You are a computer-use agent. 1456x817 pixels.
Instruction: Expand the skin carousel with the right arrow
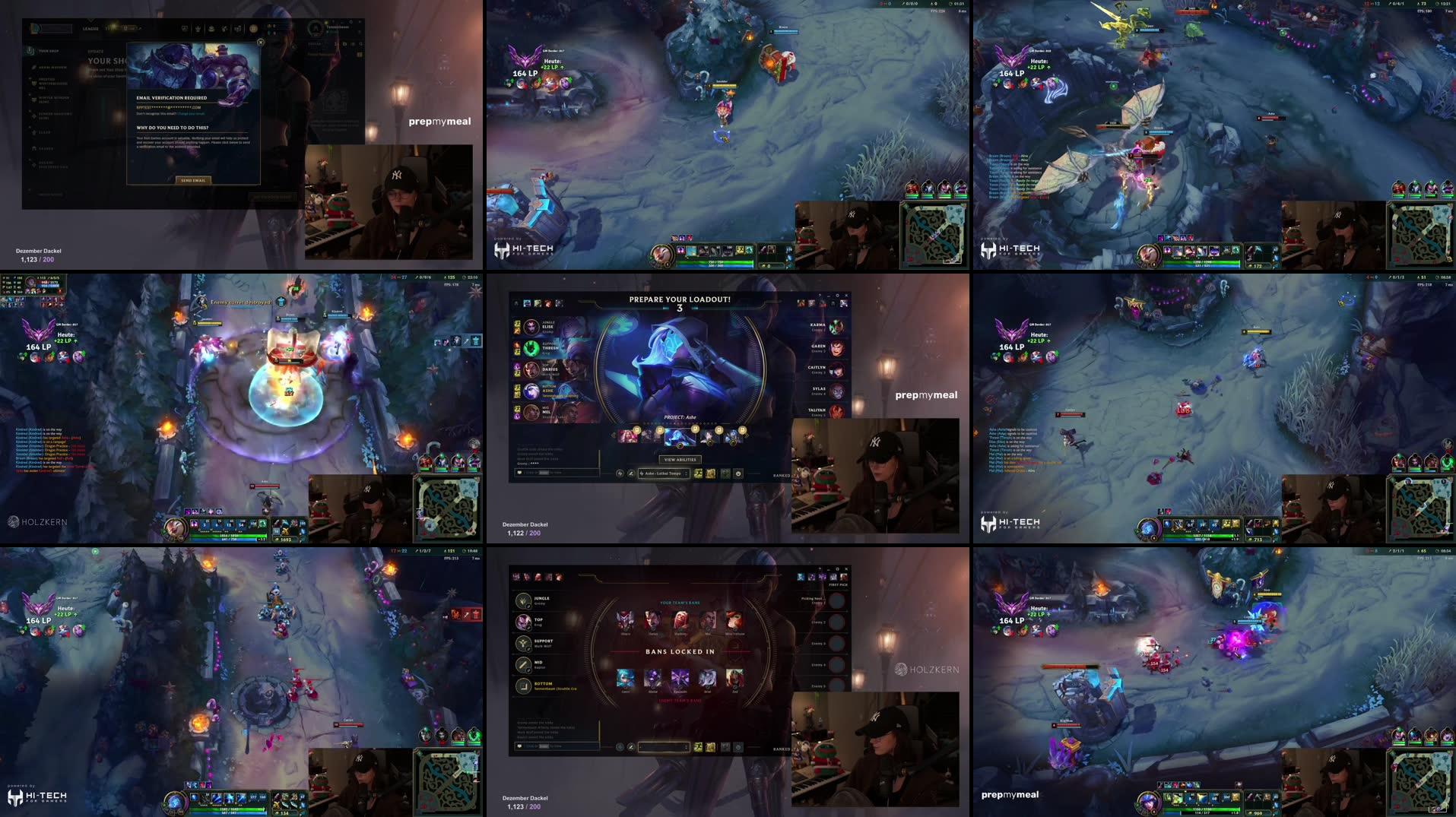pos(747,435)
